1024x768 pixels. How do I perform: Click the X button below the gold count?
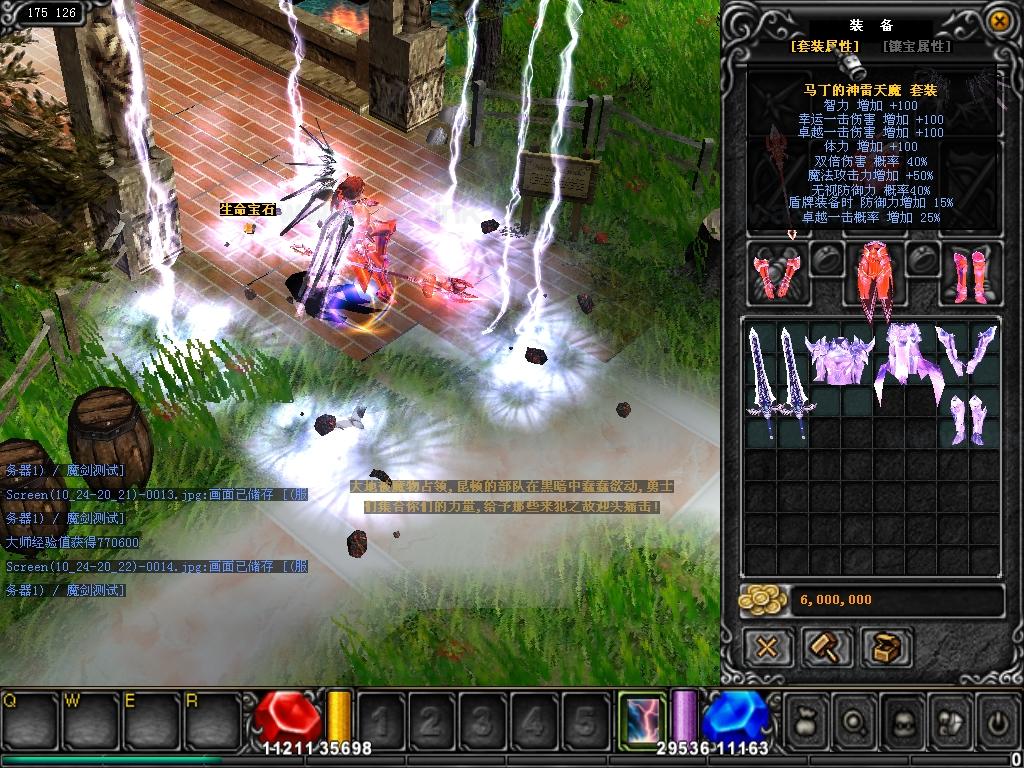click(x=767, y=647)
